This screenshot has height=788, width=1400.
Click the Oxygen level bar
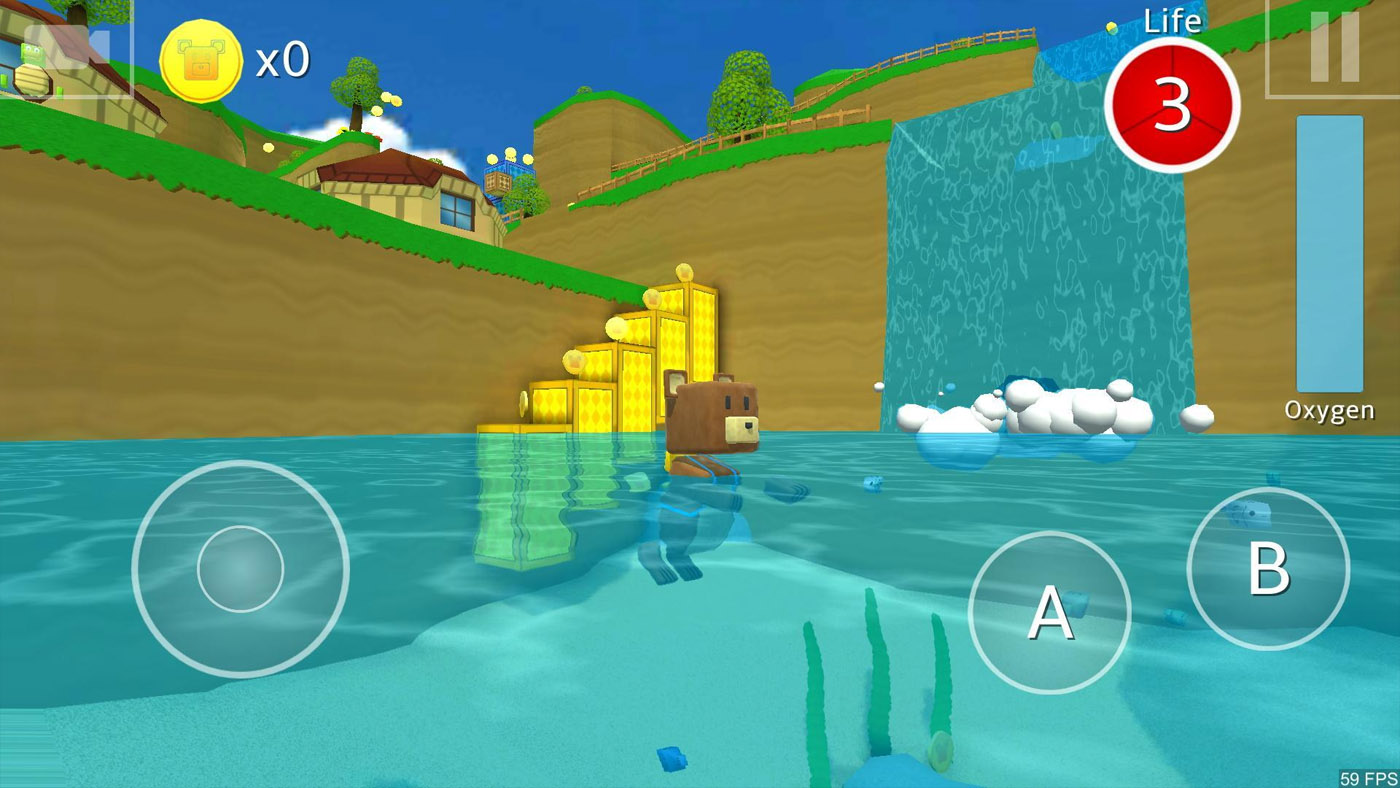(x=1328, y=255)
